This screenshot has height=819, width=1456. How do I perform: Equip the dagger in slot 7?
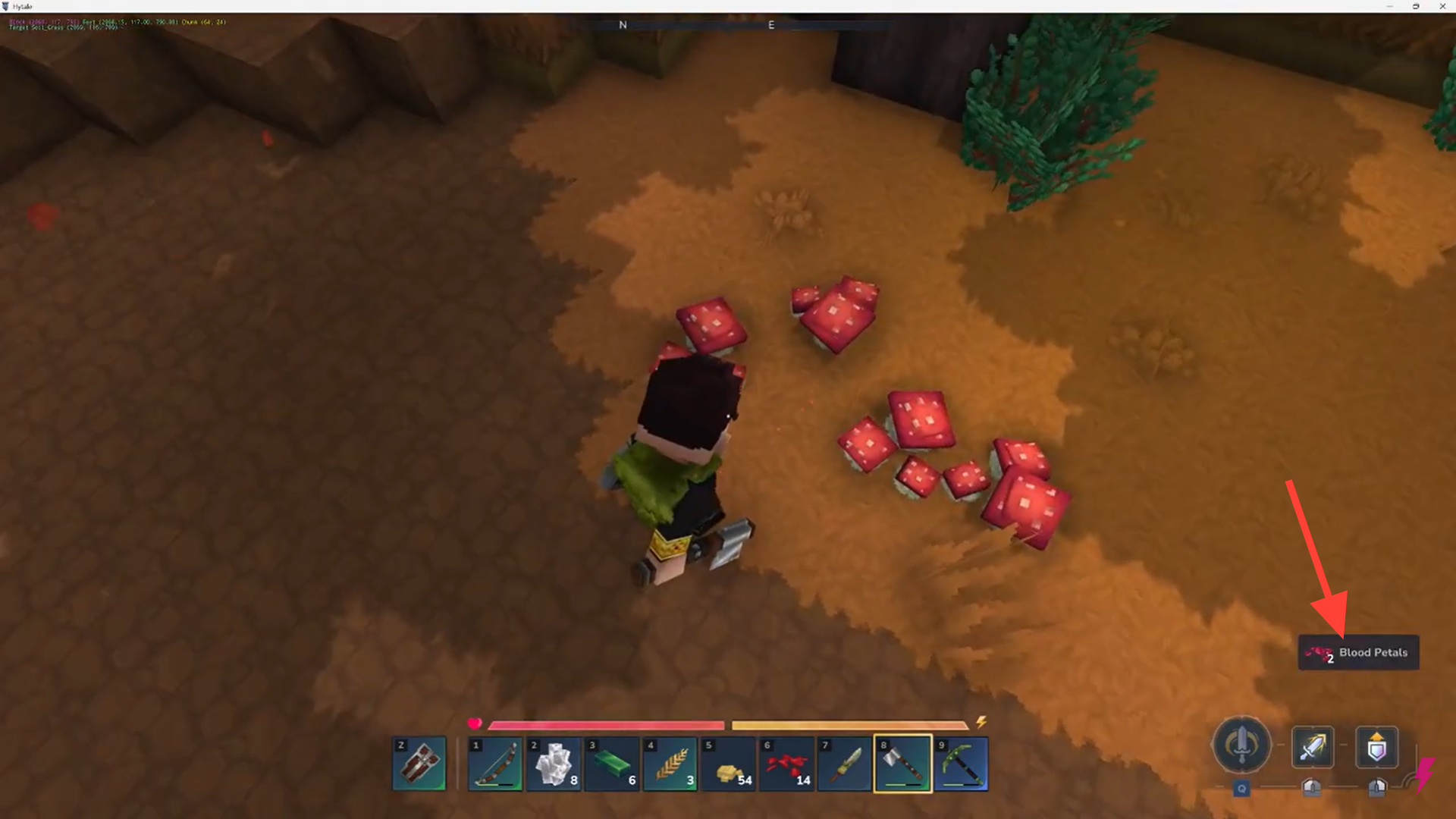pos(845,764)
